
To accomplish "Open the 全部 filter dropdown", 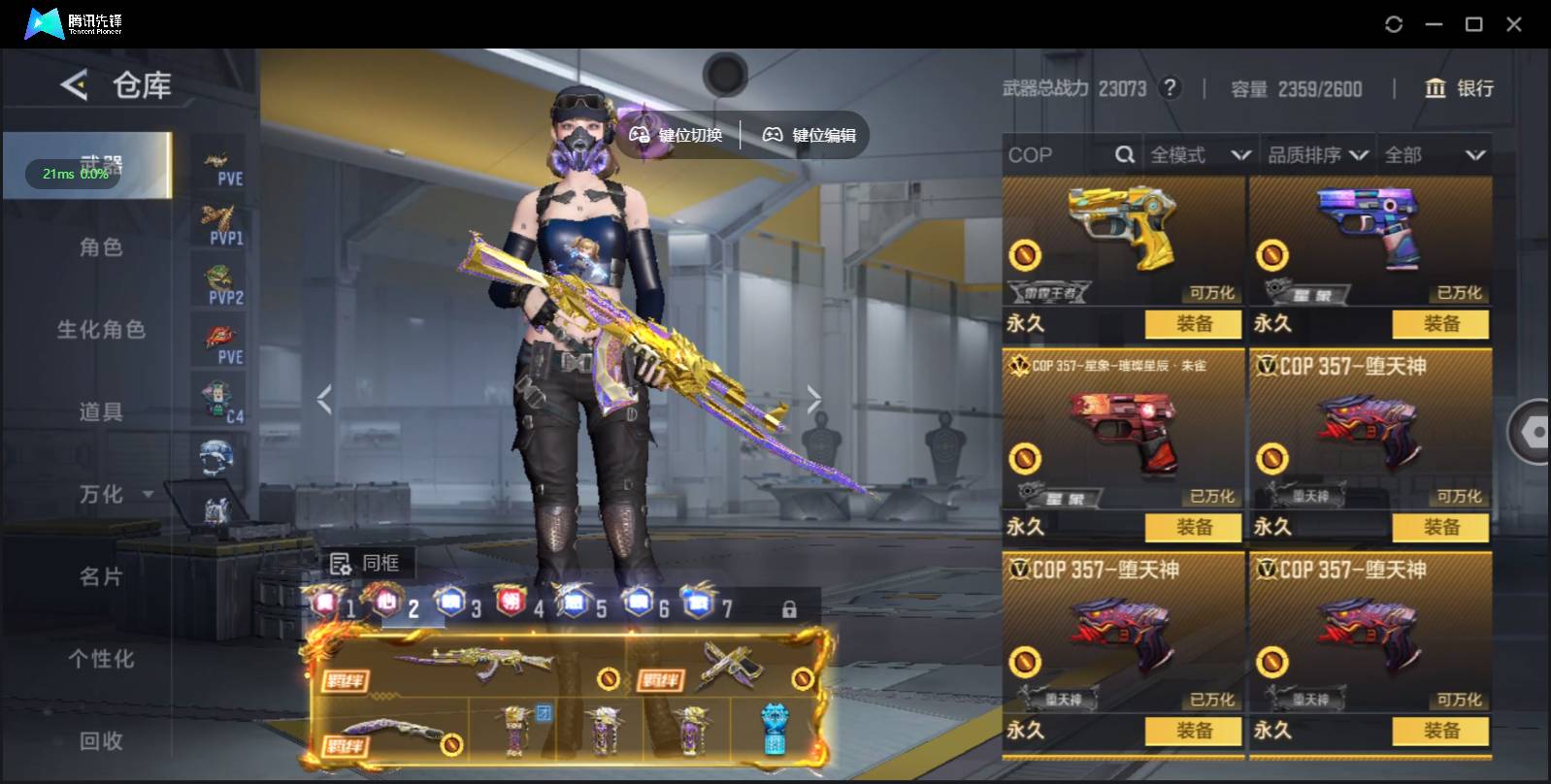I will click(1435, 155).
